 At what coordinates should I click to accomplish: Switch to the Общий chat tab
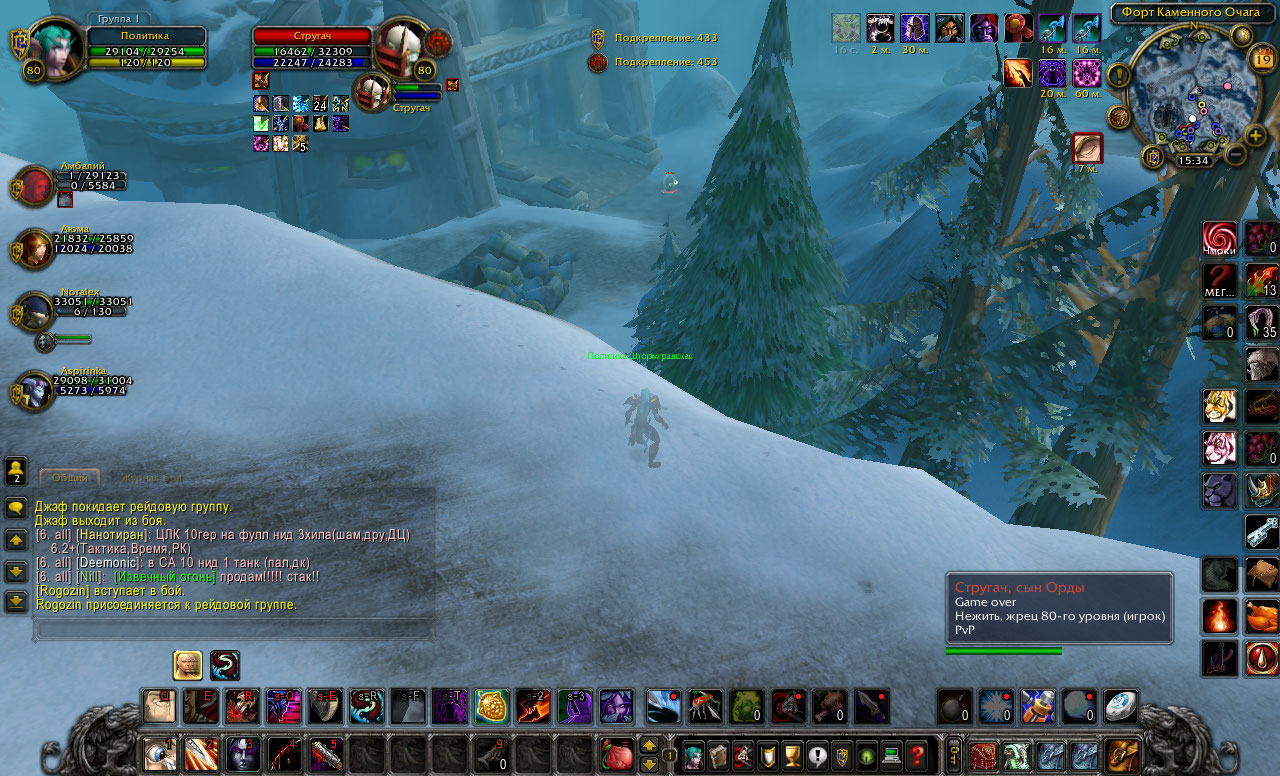pos(70,478)
